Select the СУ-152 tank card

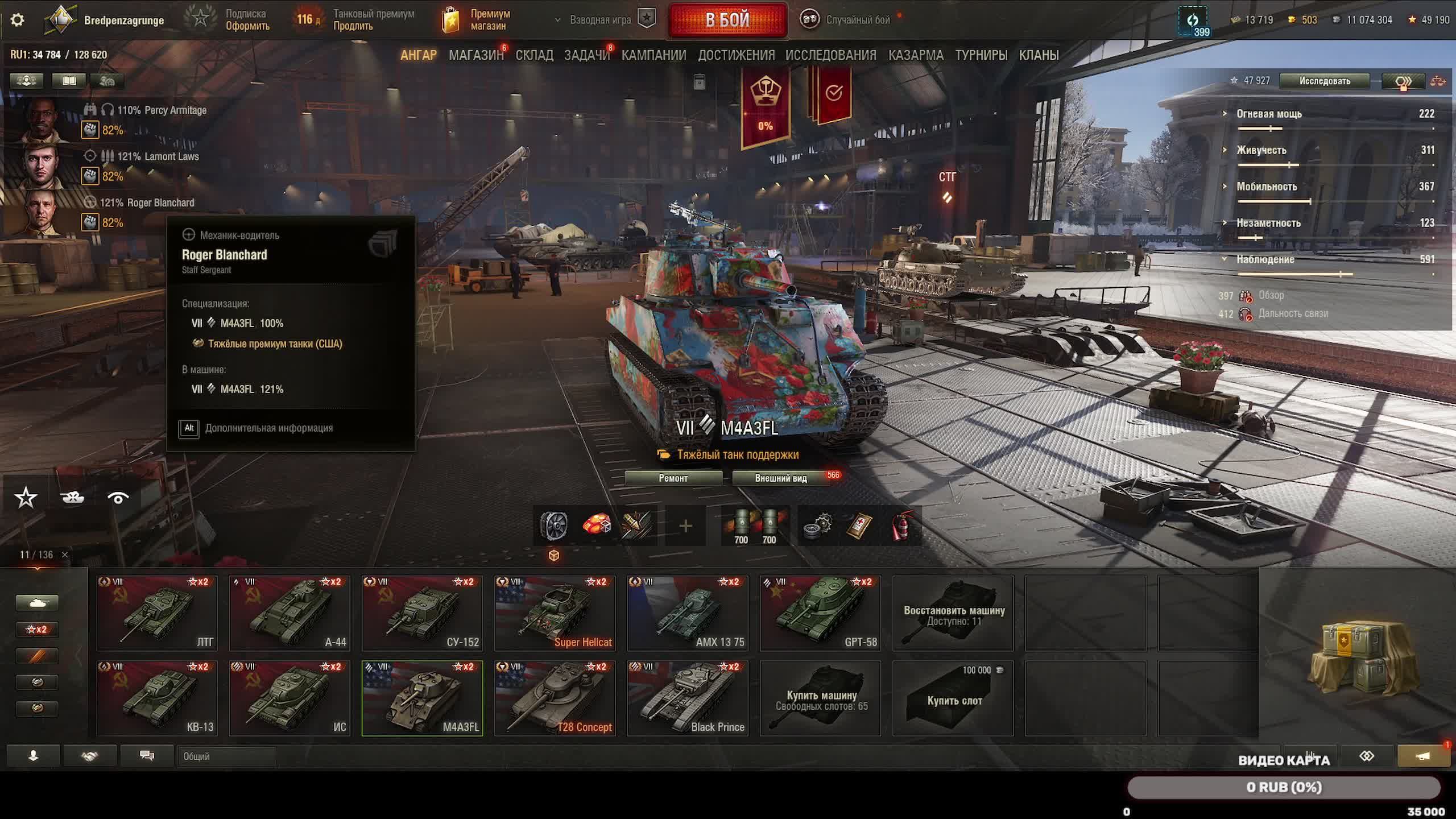point(422,613)
